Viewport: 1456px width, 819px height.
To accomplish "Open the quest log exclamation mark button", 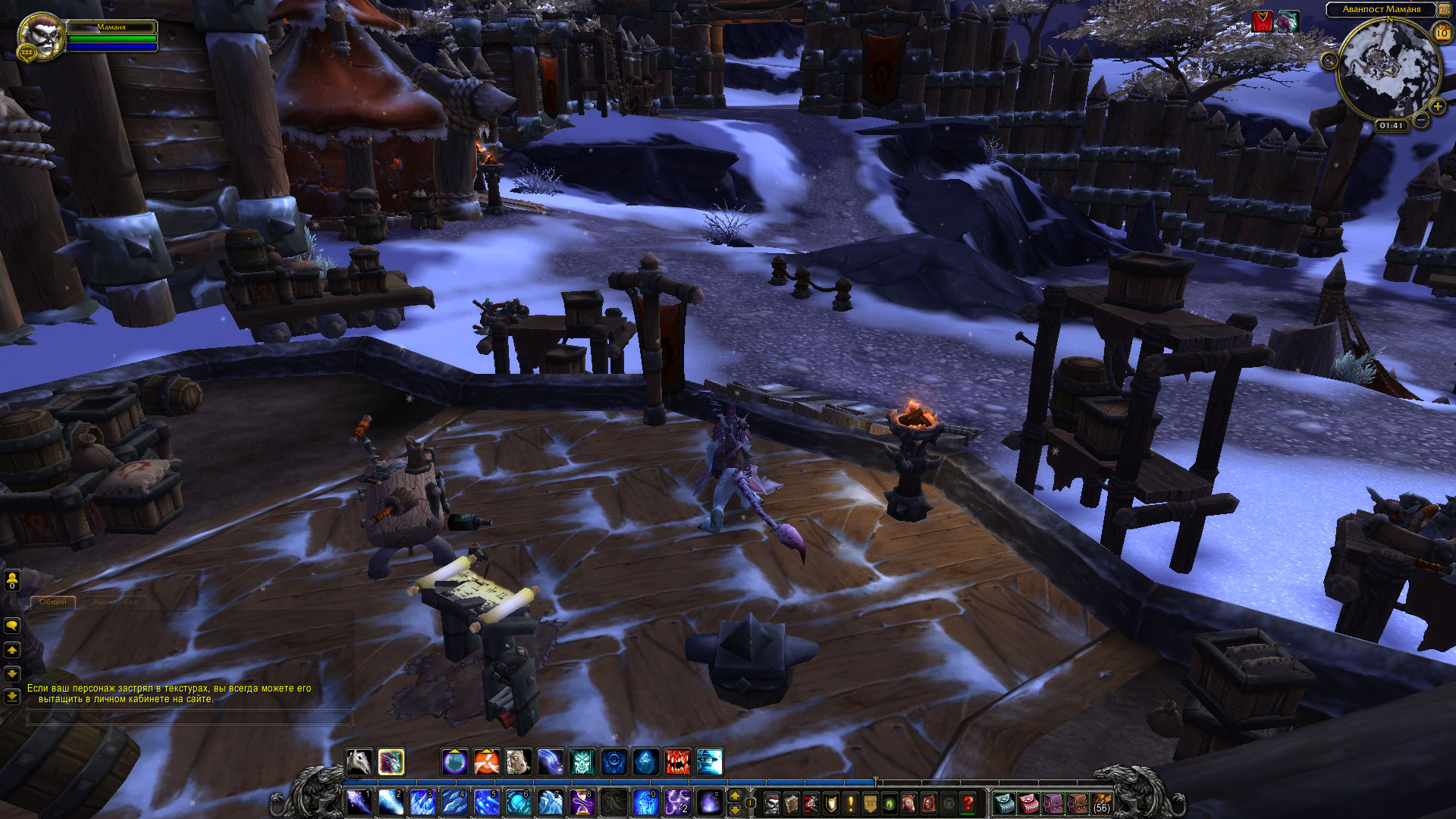I will [850, 803].
